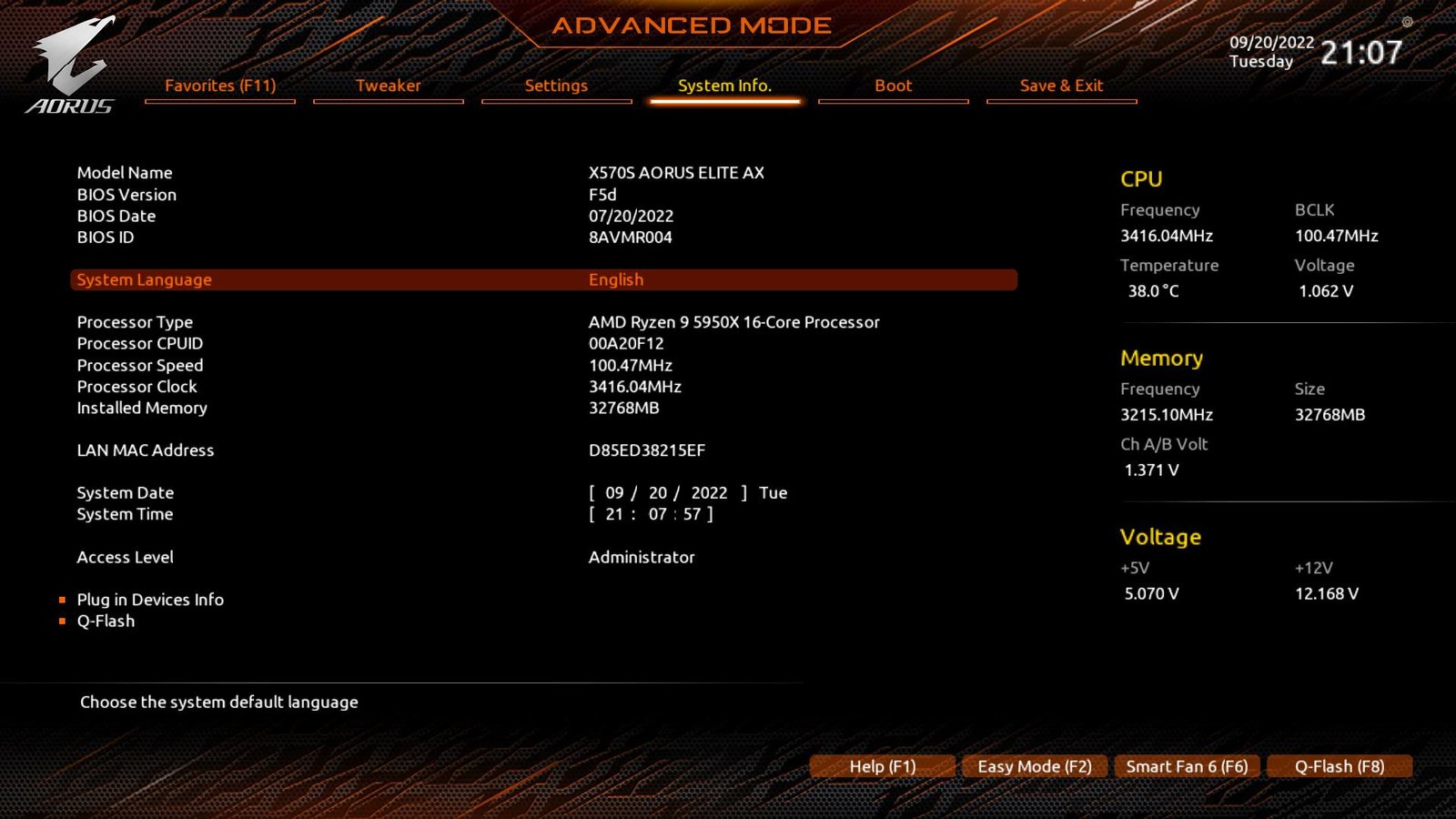The width and height of the screenshot is (1456, 819).
Task: Switch to the Tweaker tab
Action: click(x=389, y=86)
